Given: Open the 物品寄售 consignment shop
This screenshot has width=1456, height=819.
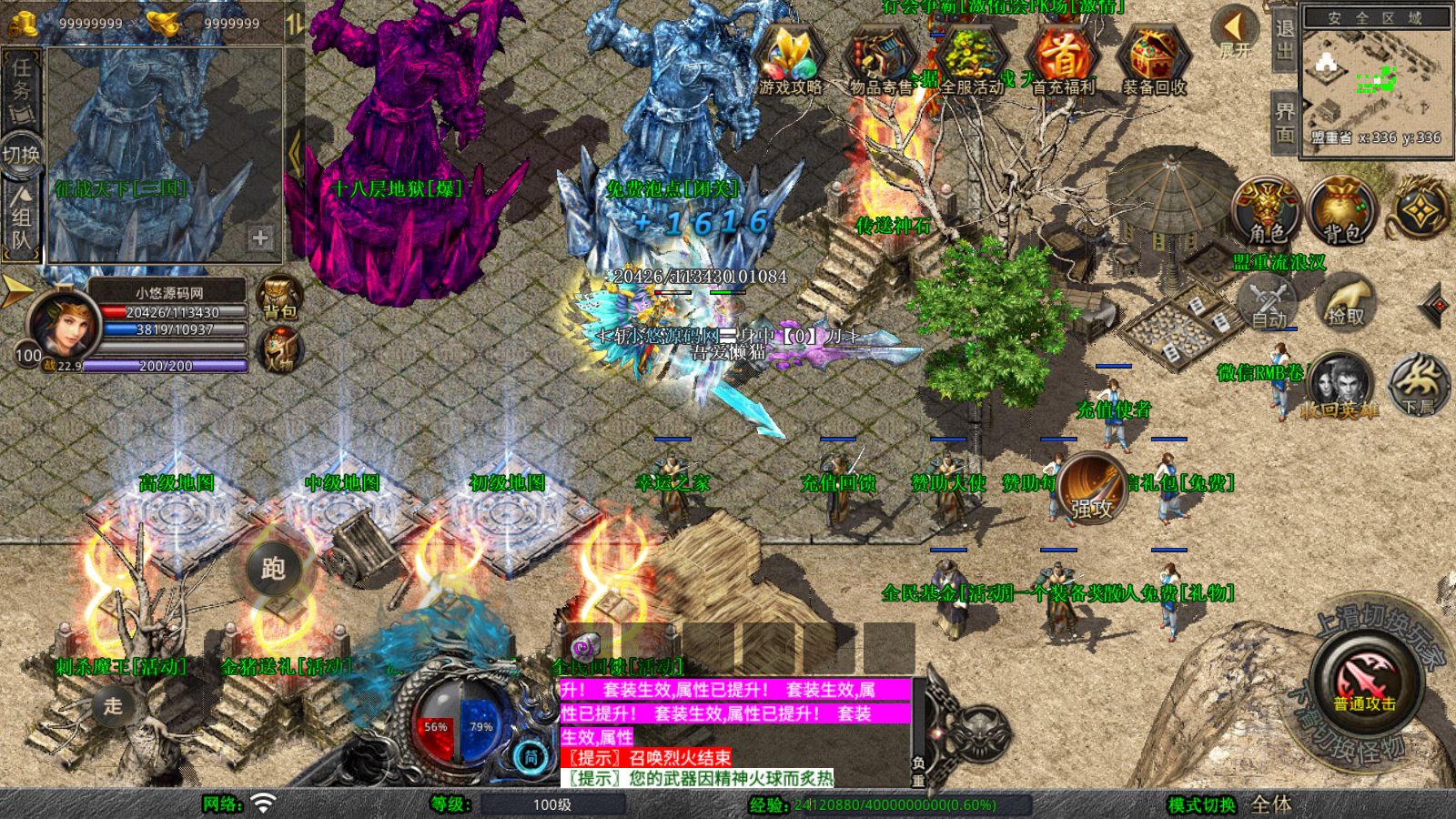Looking at the screenshot, I should click(880, 60).
